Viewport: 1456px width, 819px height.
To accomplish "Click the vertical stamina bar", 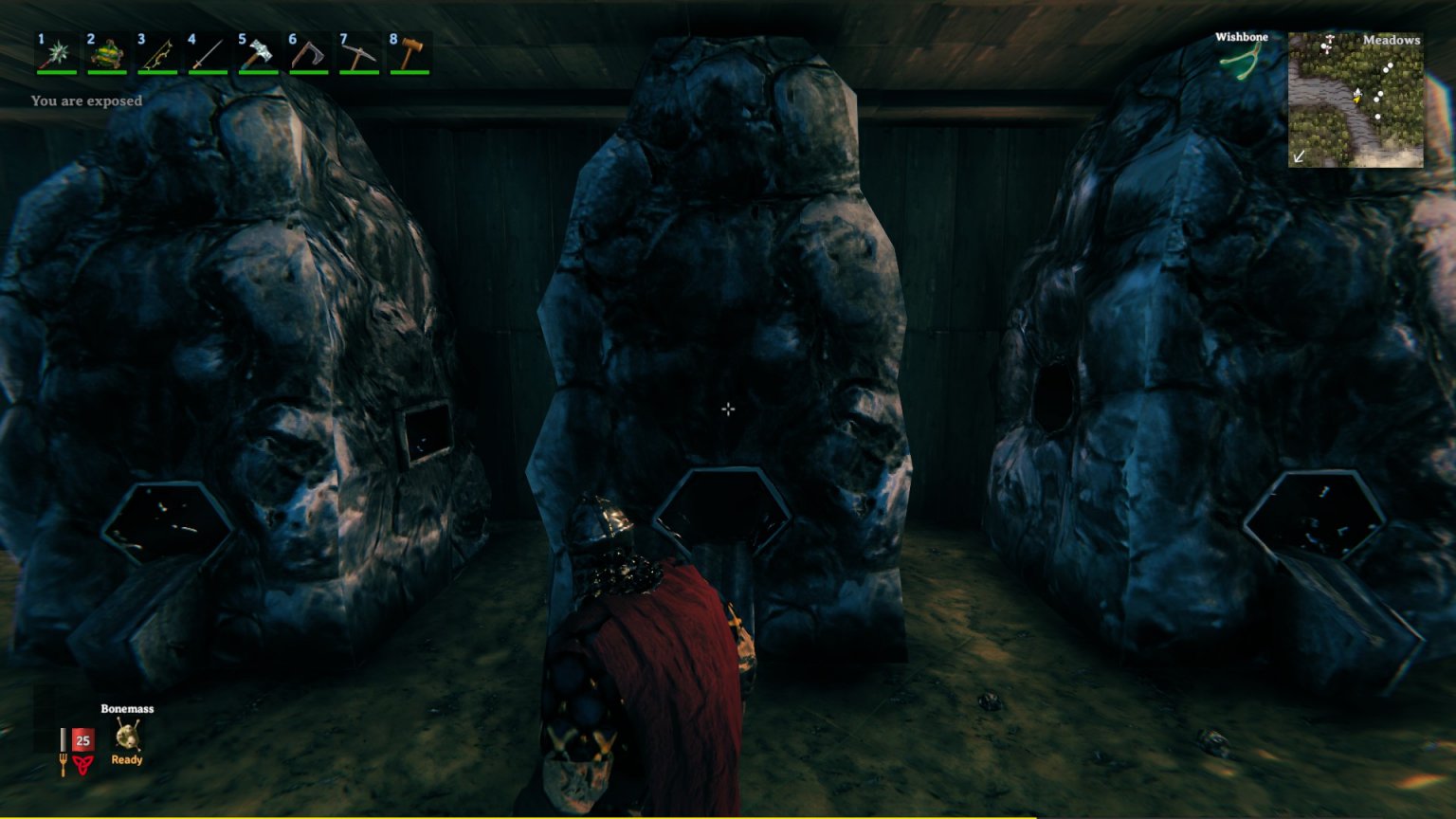I will tap(63, 739).
